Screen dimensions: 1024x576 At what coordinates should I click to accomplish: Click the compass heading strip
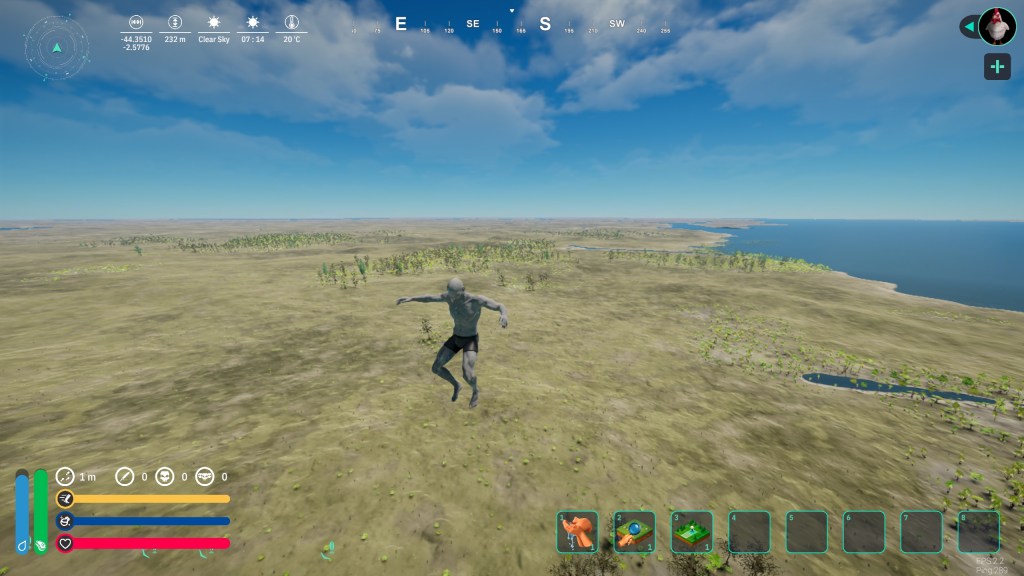(512, 25)
